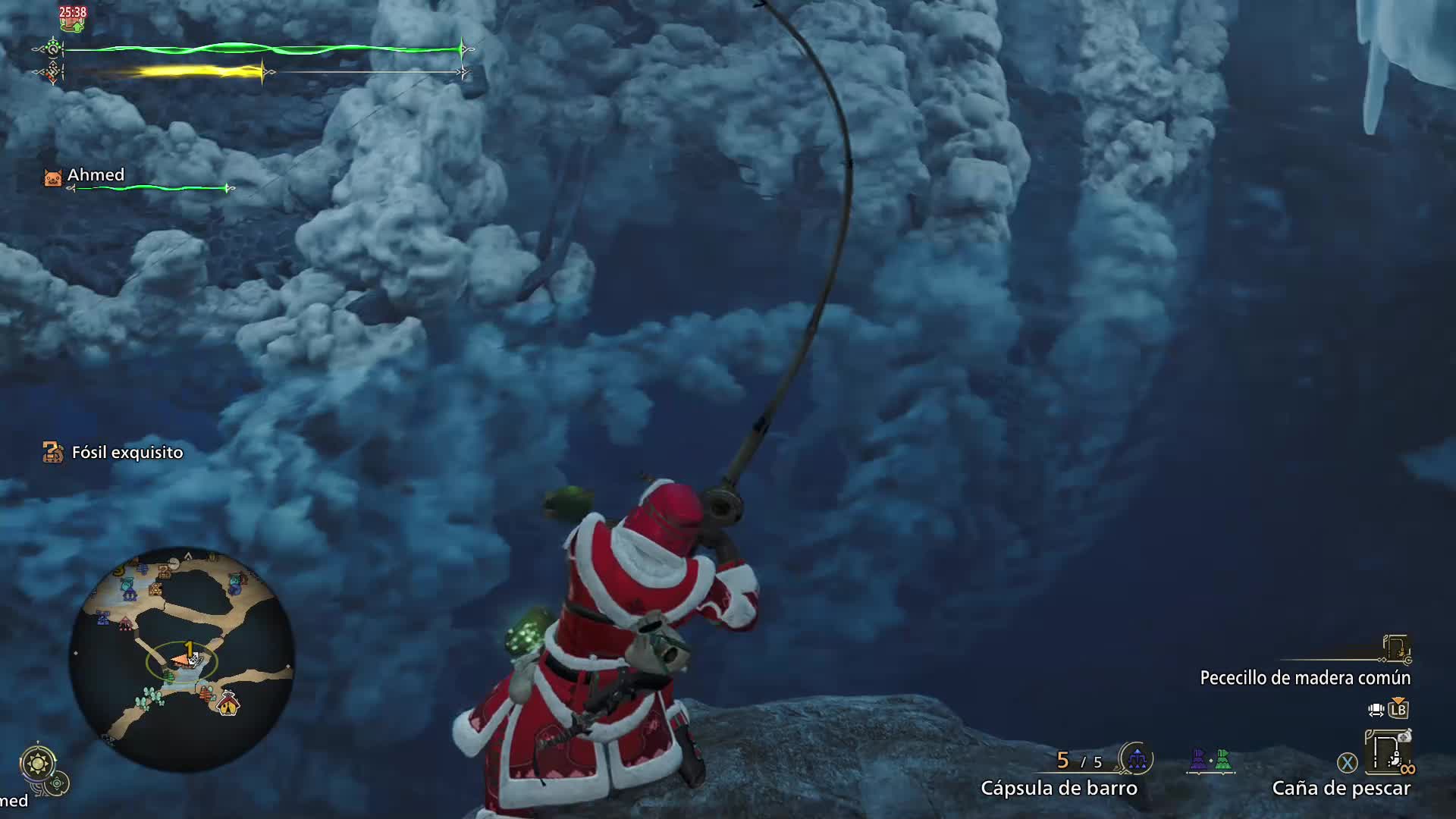Click the 25:38 quest timer item icon

[x=72, y=21]
